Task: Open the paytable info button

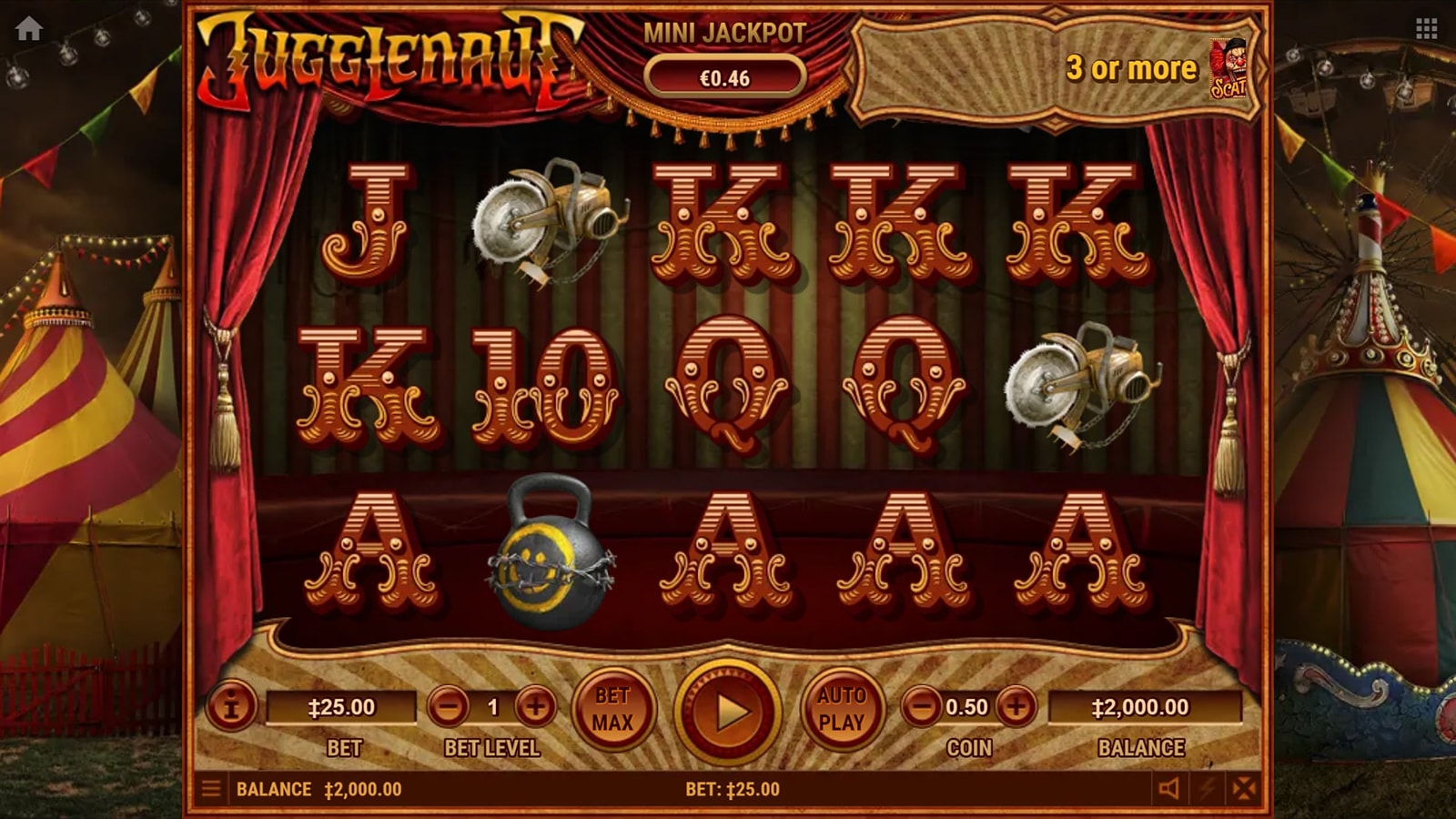Action: pyautogui.click(x=230, y=706)
